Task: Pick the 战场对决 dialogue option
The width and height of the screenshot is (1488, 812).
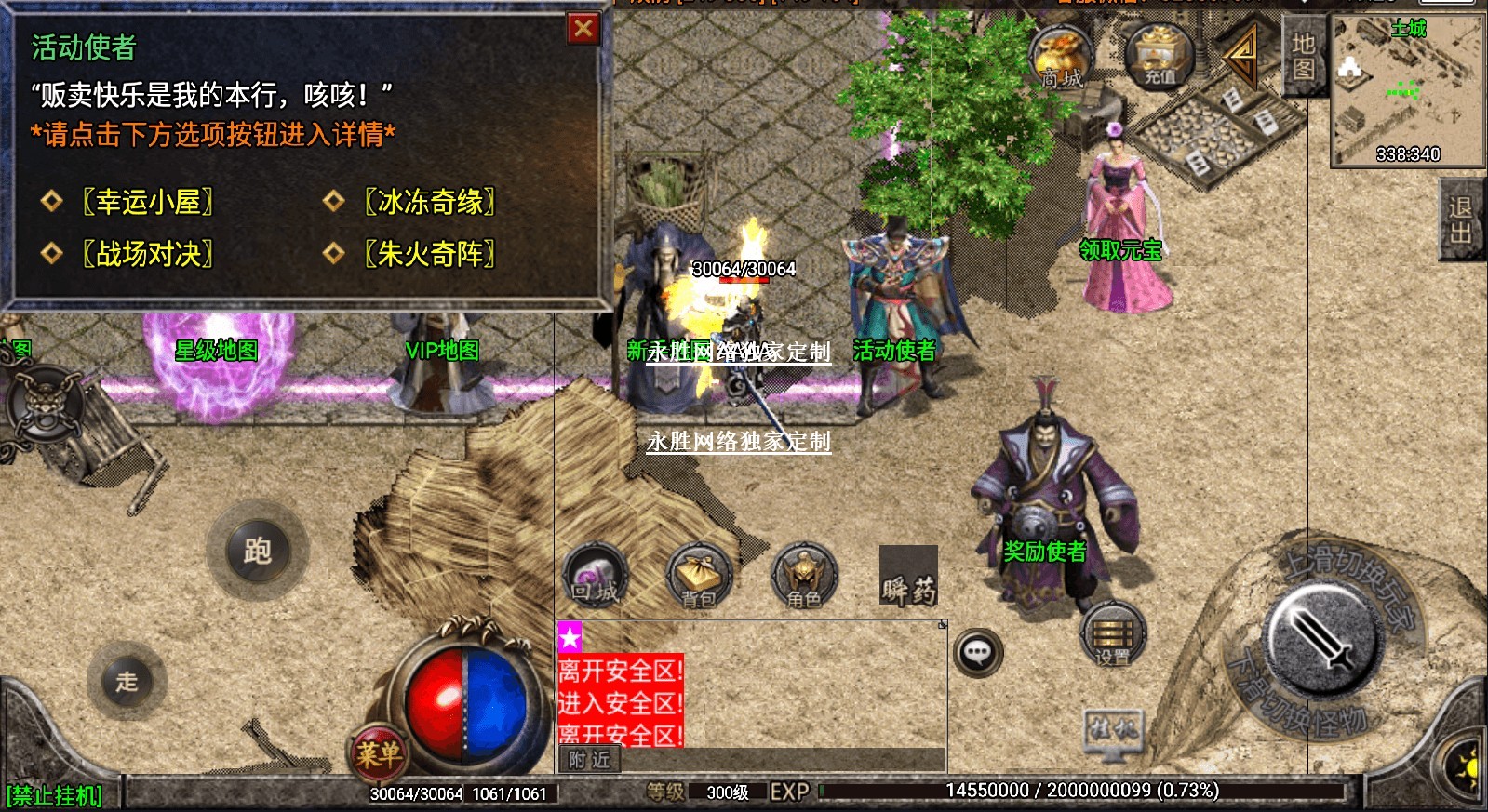Action: tap(148, 253)
